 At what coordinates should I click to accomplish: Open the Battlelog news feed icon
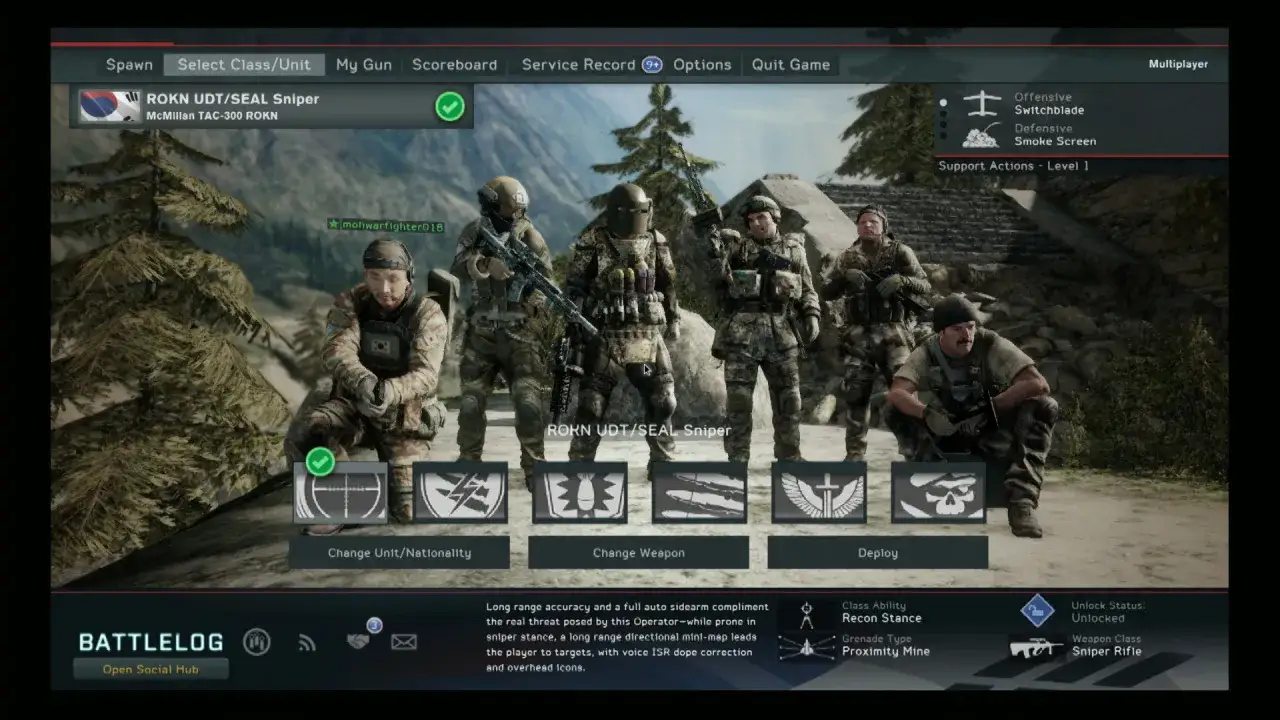(x=307, y=643)
